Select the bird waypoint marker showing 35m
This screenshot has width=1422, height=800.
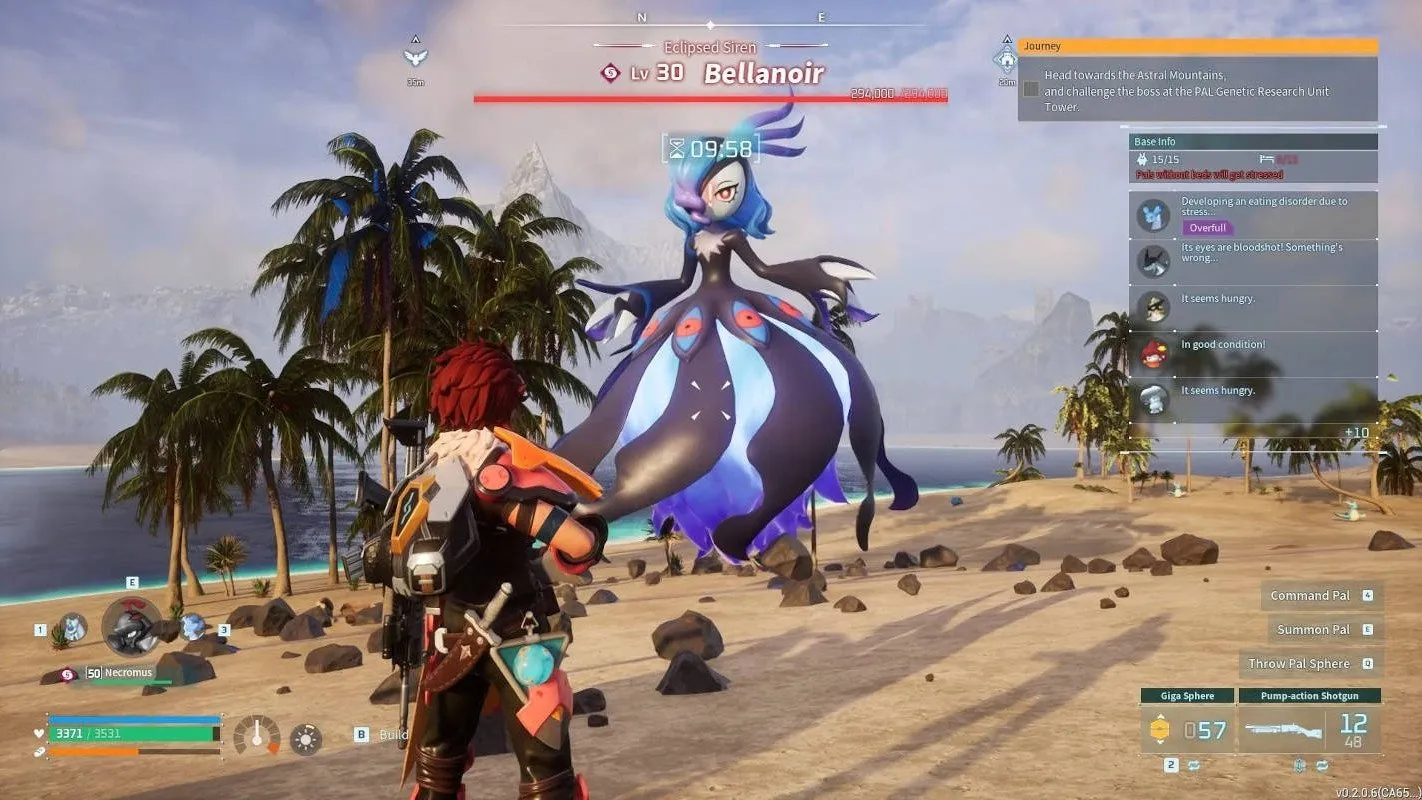pyautogui.click(x=415, y=56)
